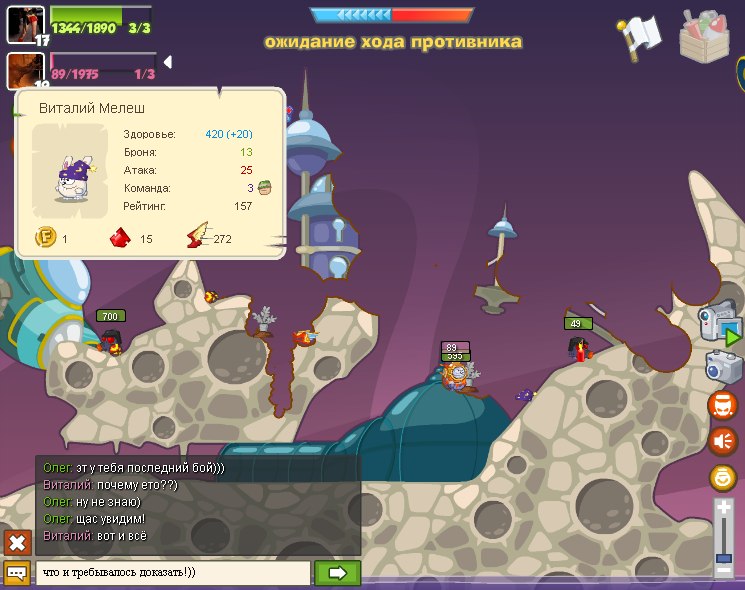The width and height of the screenshot is (745, 590).
Task: Click the orange round face button
Action: (x=722, y=404)
